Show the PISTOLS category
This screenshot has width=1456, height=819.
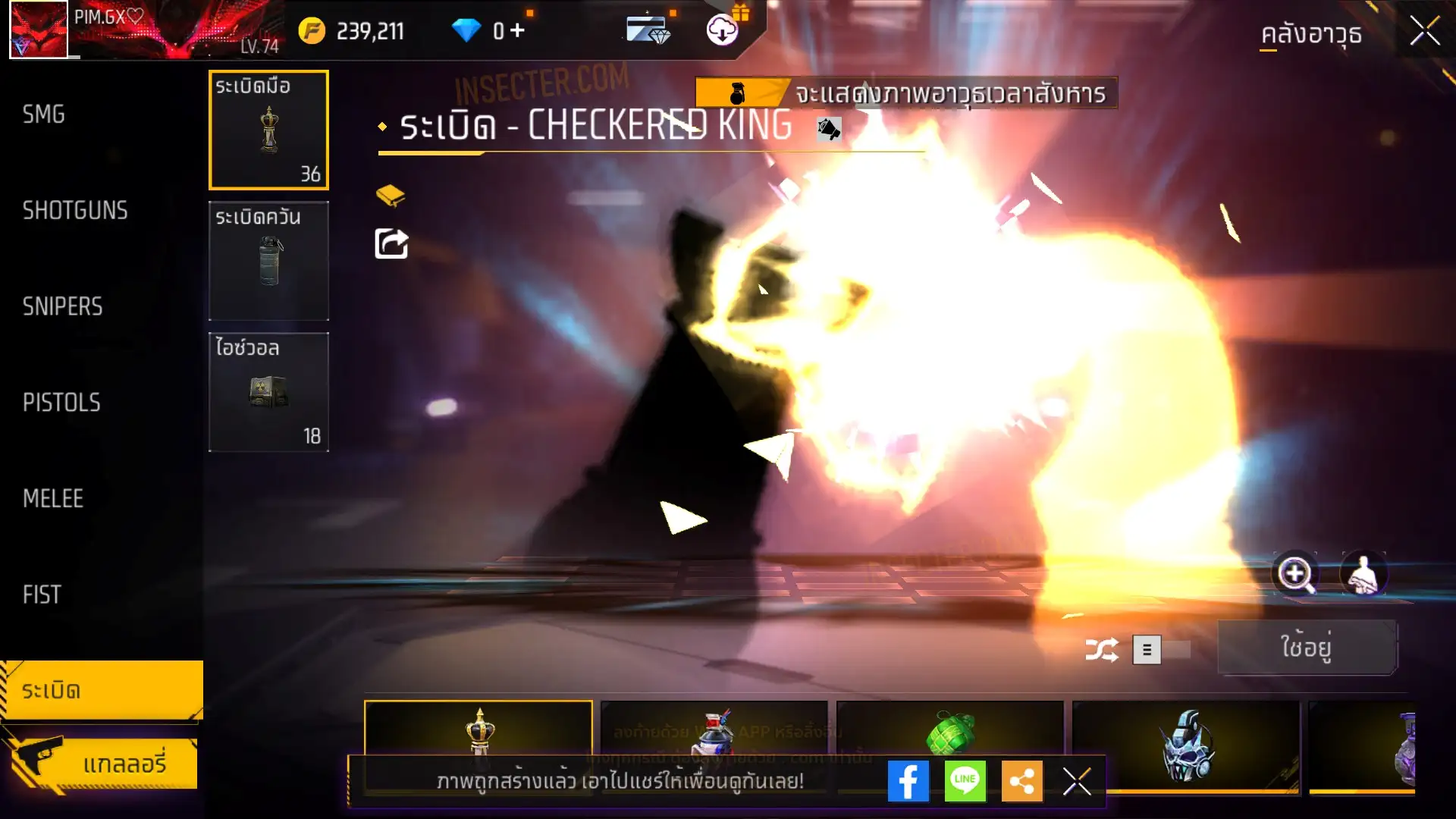[x=61, y=403]
